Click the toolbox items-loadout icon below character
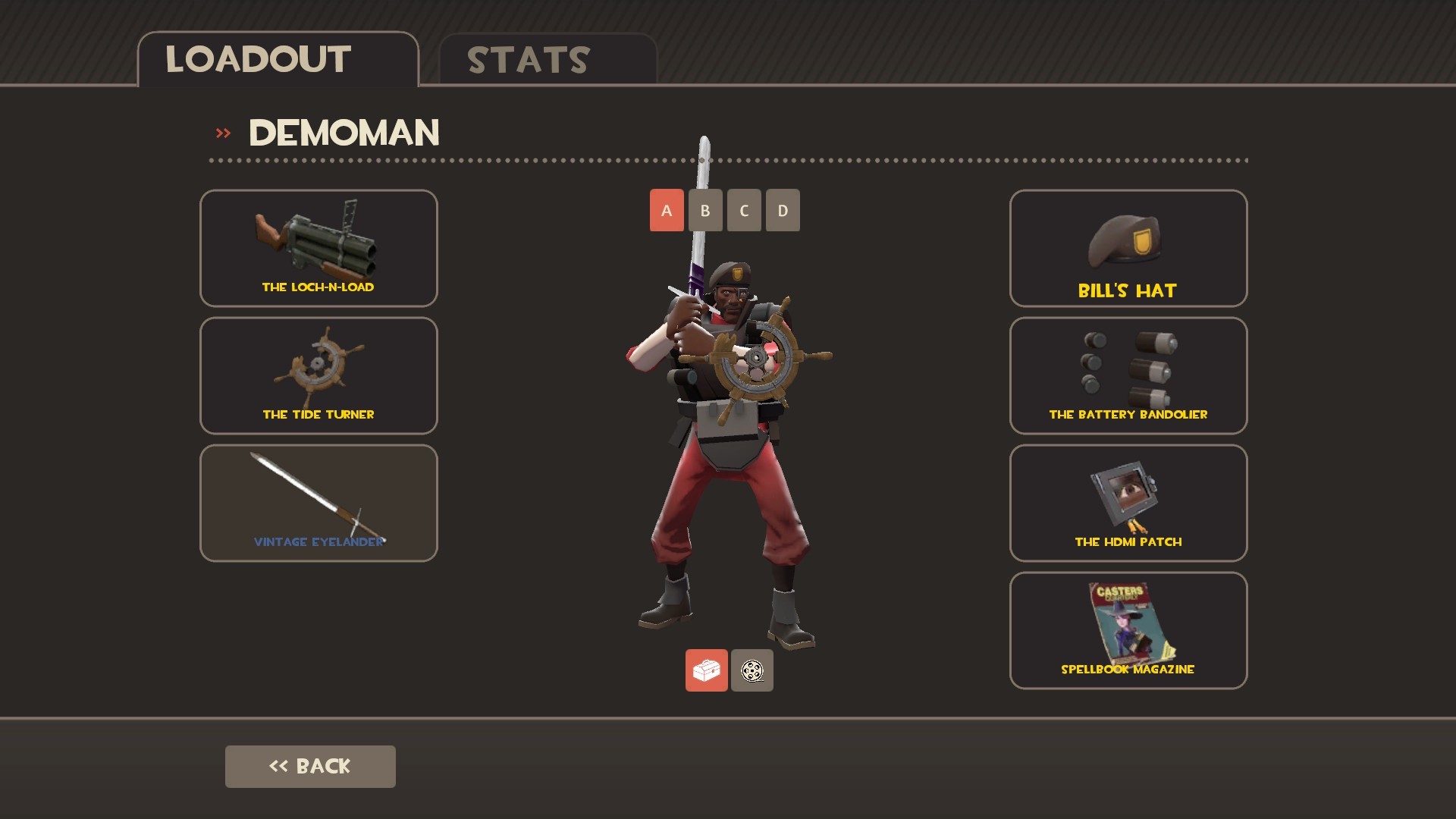Viewport: 1456px width, 819px height. coord(707,670)
